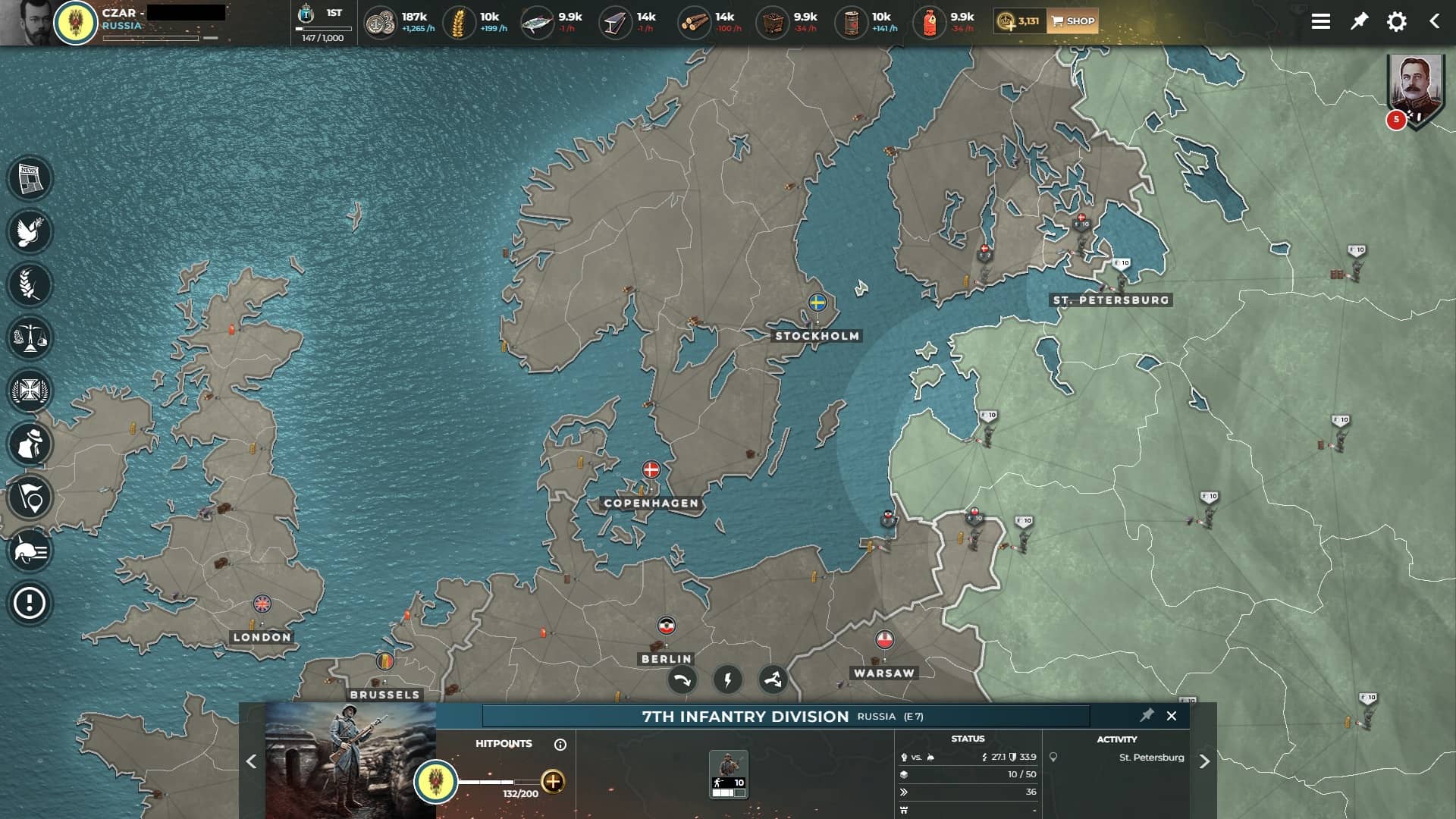Image resolution: width=1456 pixels, height=819 pixels.
Task: Open the helmet army list icon
Action: click(30, 551)
